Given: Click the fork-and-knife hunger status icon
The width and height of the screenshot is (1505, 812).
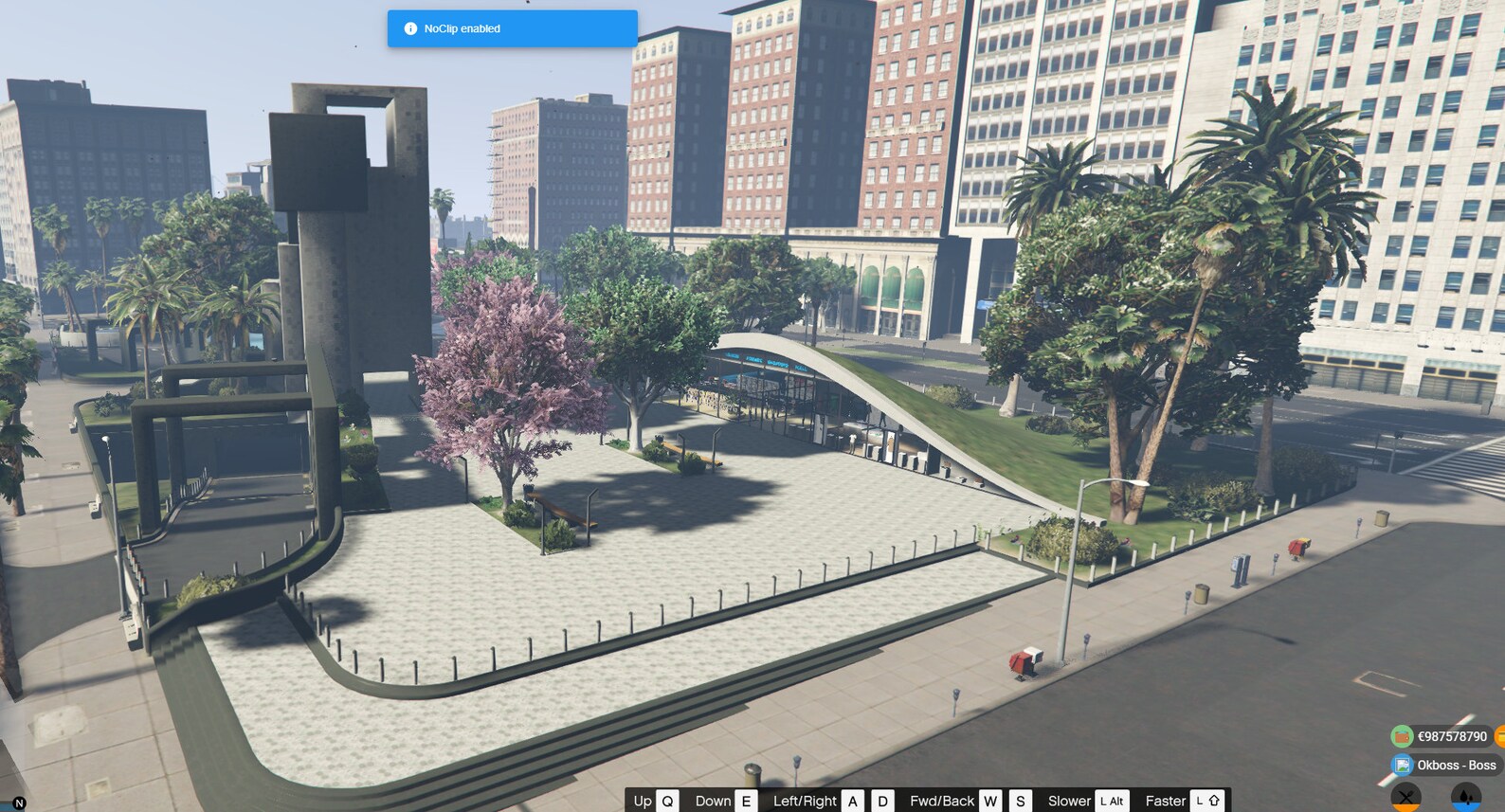Looking at the screenshot, I should point(1406,796).
